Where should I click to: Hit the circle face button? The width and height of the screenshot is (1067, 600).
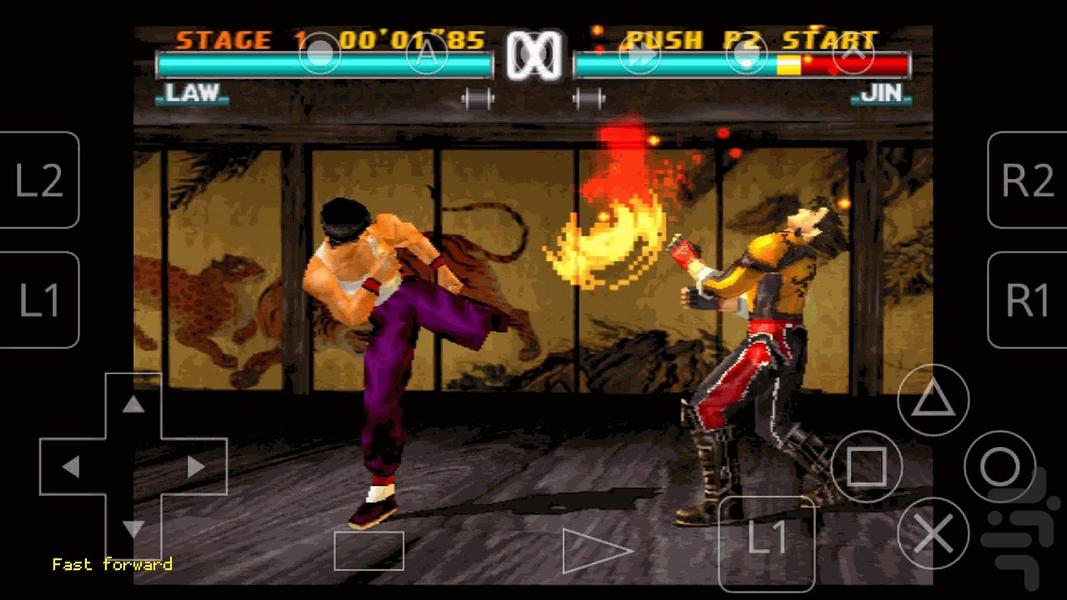pos(999,466)
